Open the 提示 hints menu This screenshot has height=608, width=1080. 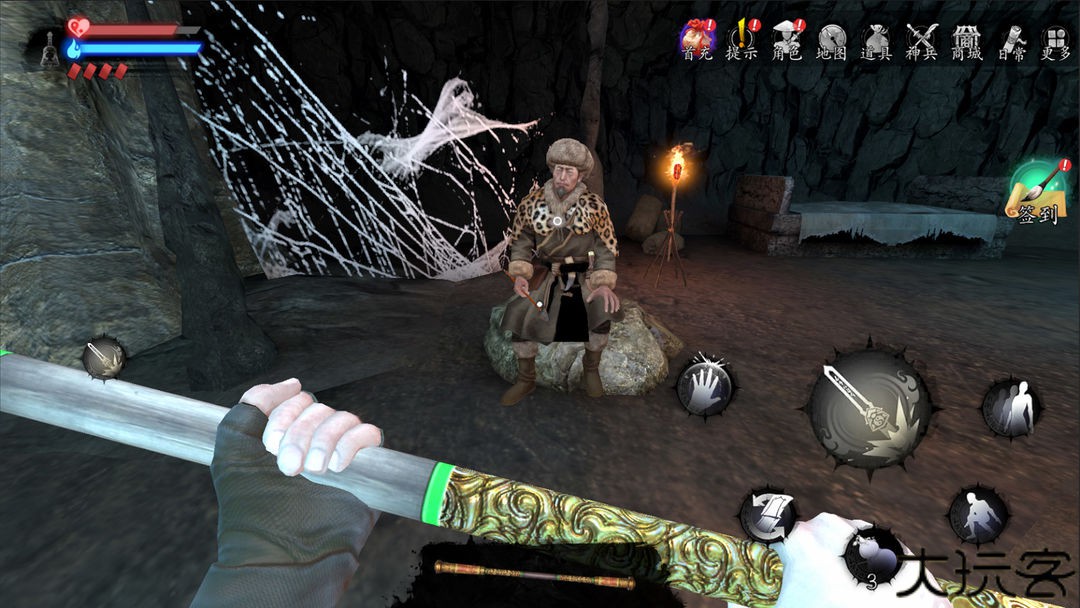coord(742,40)
